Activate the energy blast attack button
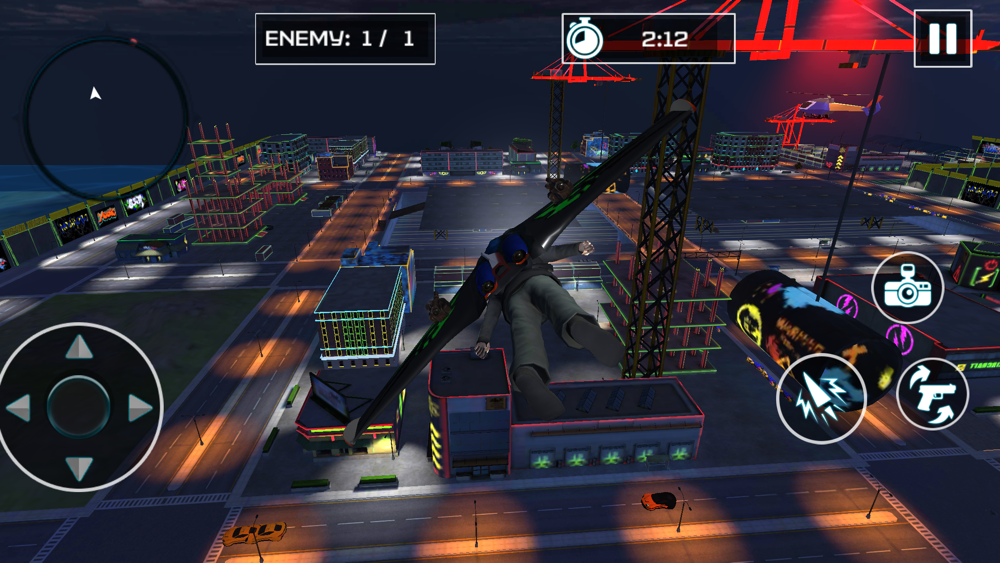This screenshot has width=1000, height=563. coord(821,399)
